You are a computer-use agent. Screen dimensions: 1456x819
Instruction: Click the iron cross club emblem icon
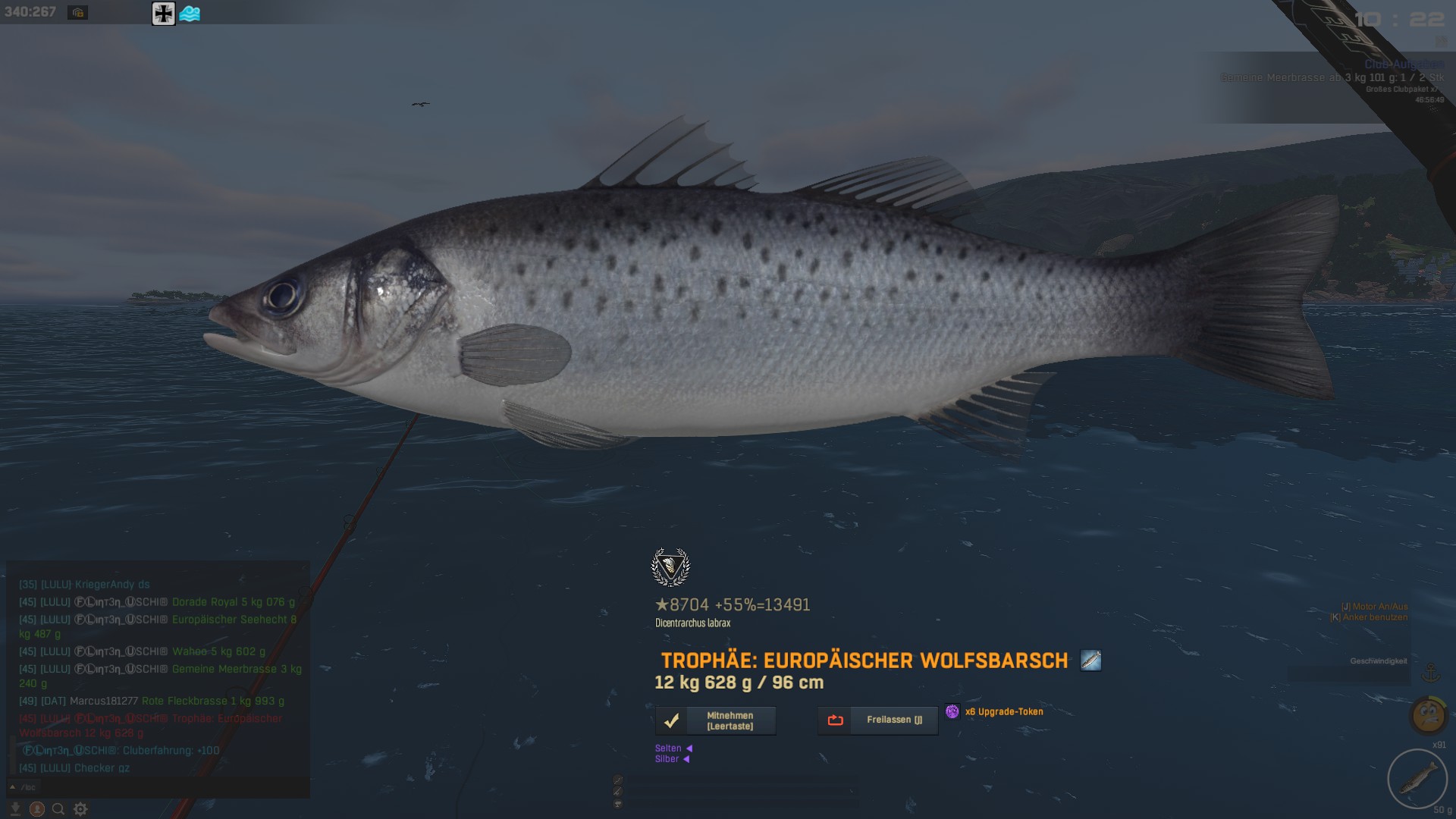pyautogui.click(x=163, y=14)
